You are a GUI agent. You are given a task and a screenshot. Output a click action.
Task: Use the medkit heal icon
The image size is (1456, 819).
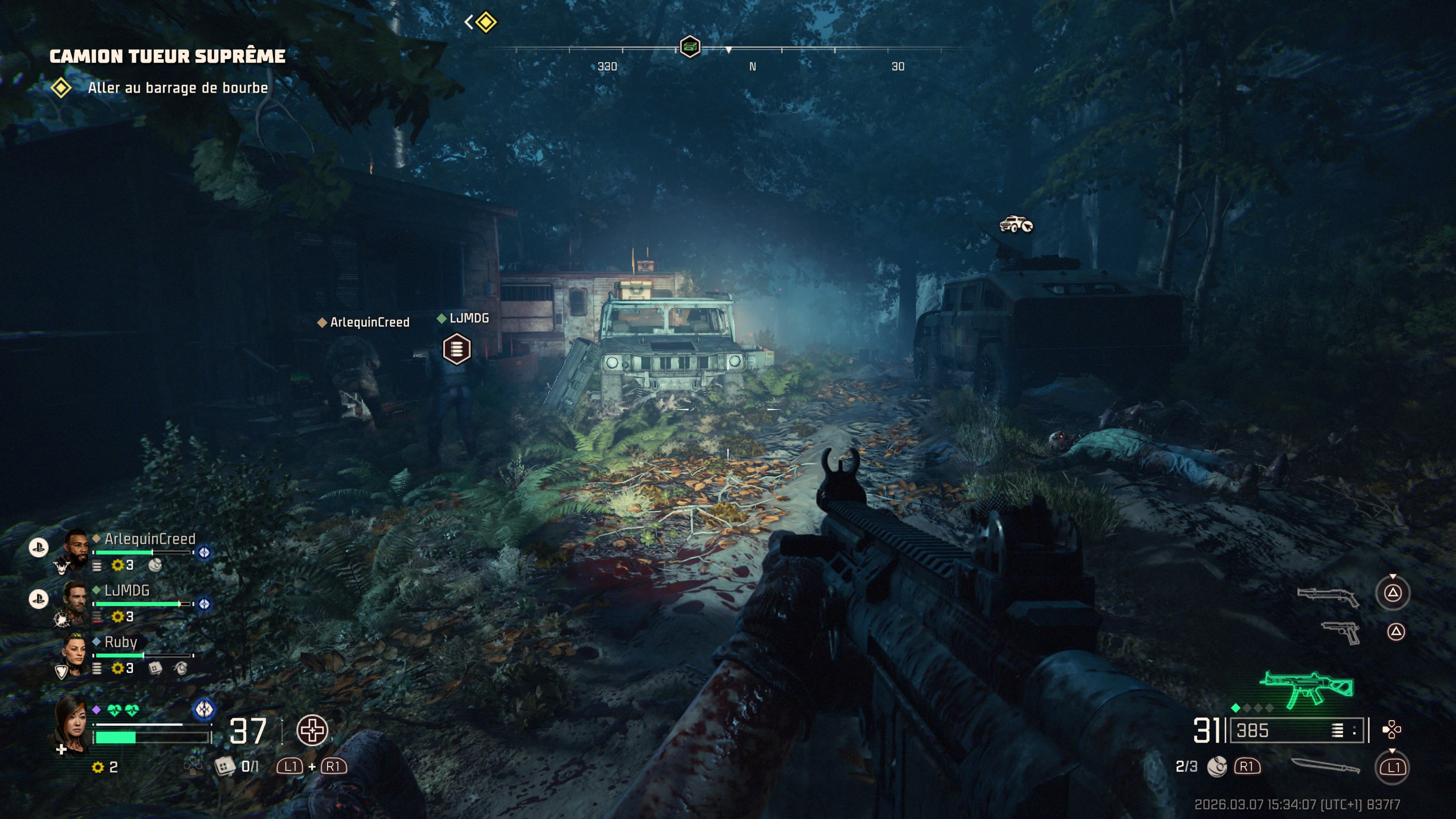[312, 730]
